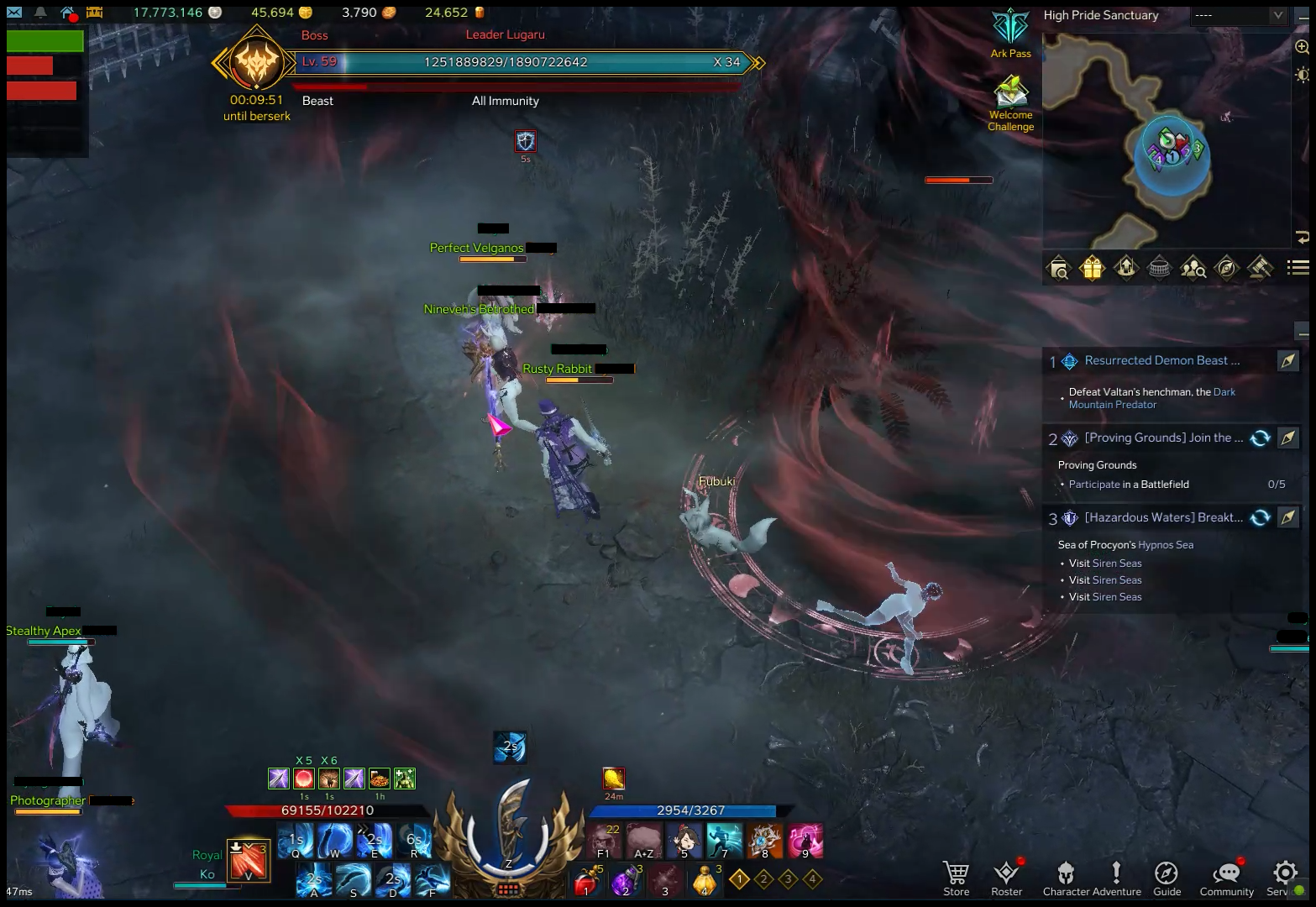Toggle tracking feather on Resurrected Demon Beast quest

click(1287, 360)
